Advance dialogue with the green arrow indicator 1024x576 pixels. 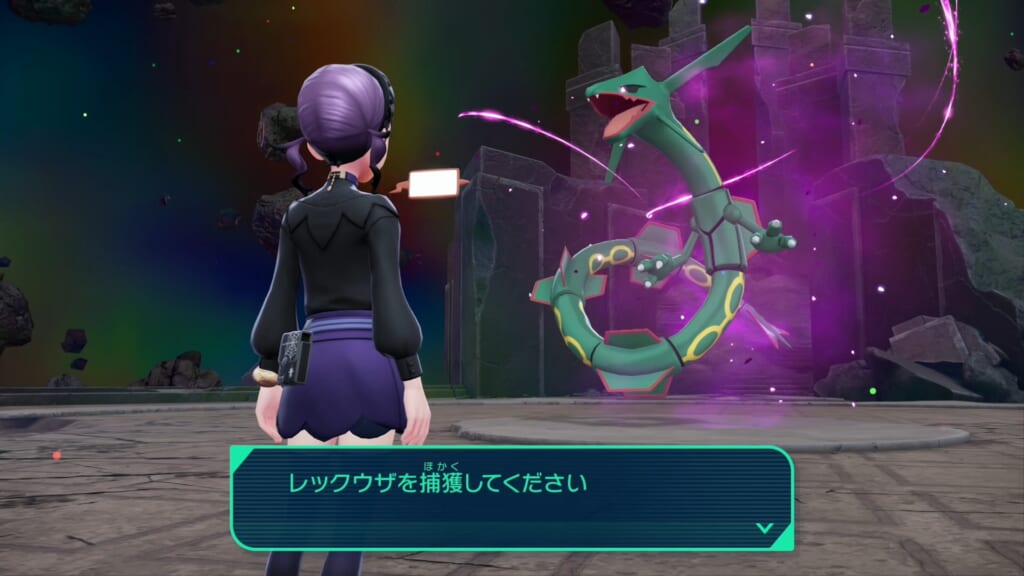(764, 527)
